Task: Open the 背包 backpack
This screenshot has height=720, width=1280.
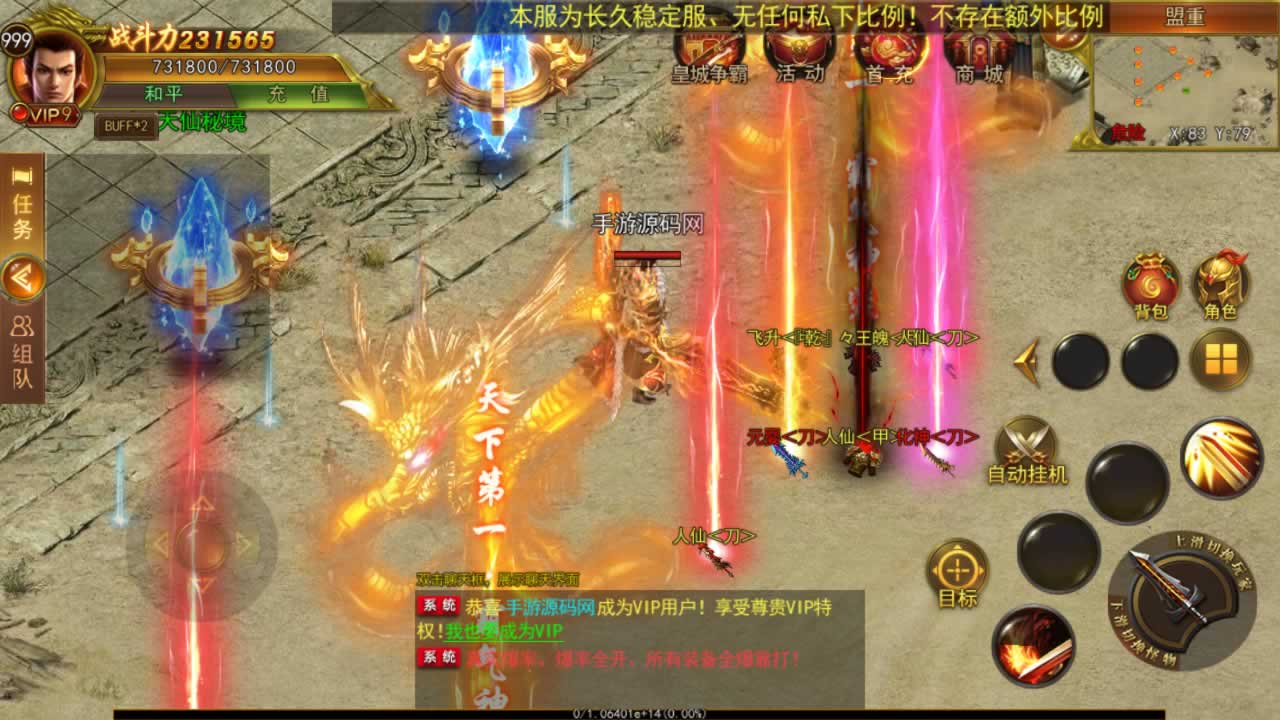Action: (1150, 285)
